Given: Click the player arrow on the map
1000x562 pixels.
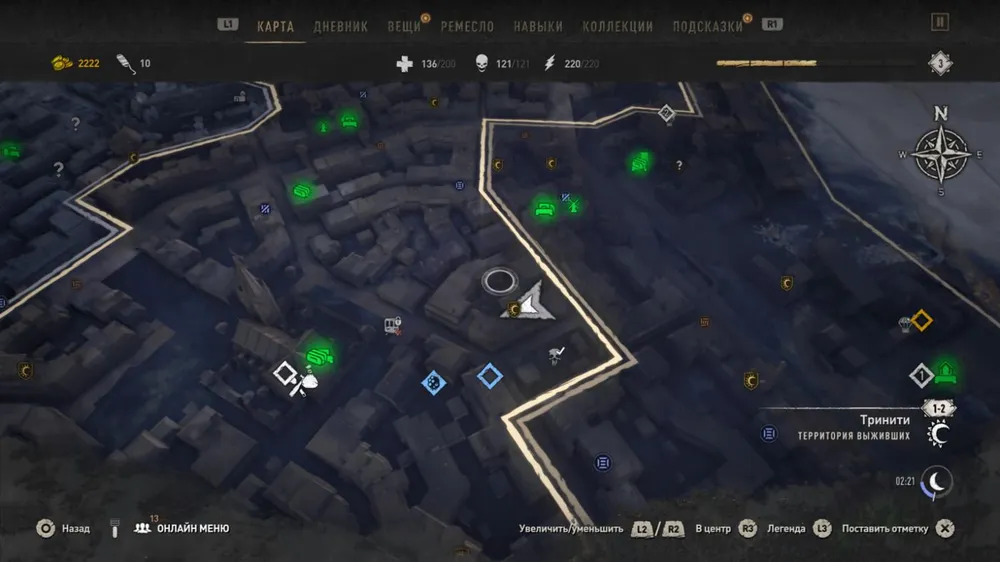Looking at the screenshot, I should point(530,301).
